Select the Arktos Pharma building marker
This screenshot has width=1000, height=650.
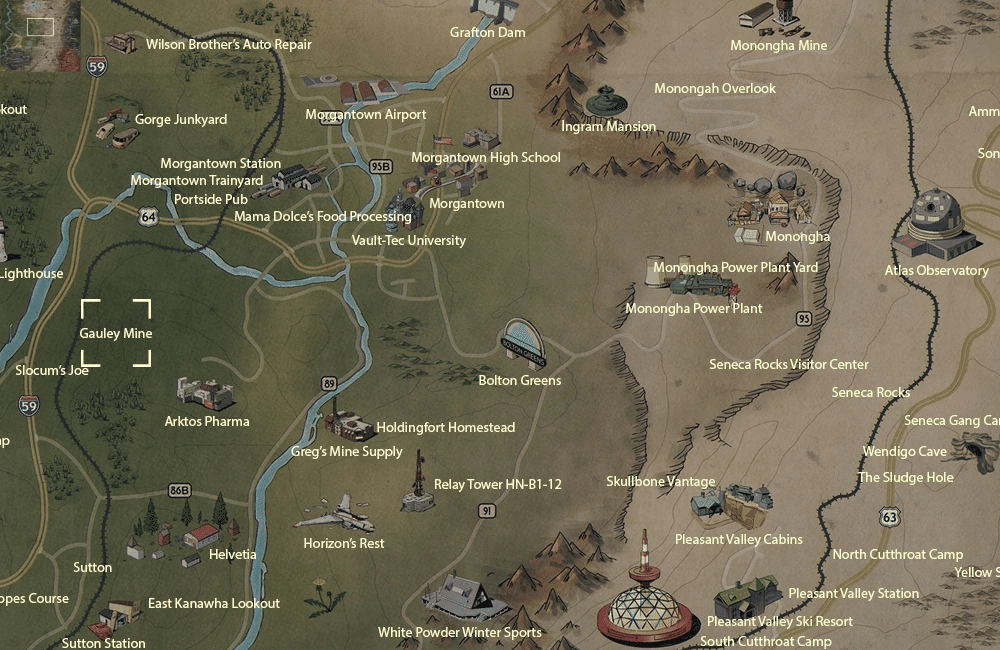[204, 393]
